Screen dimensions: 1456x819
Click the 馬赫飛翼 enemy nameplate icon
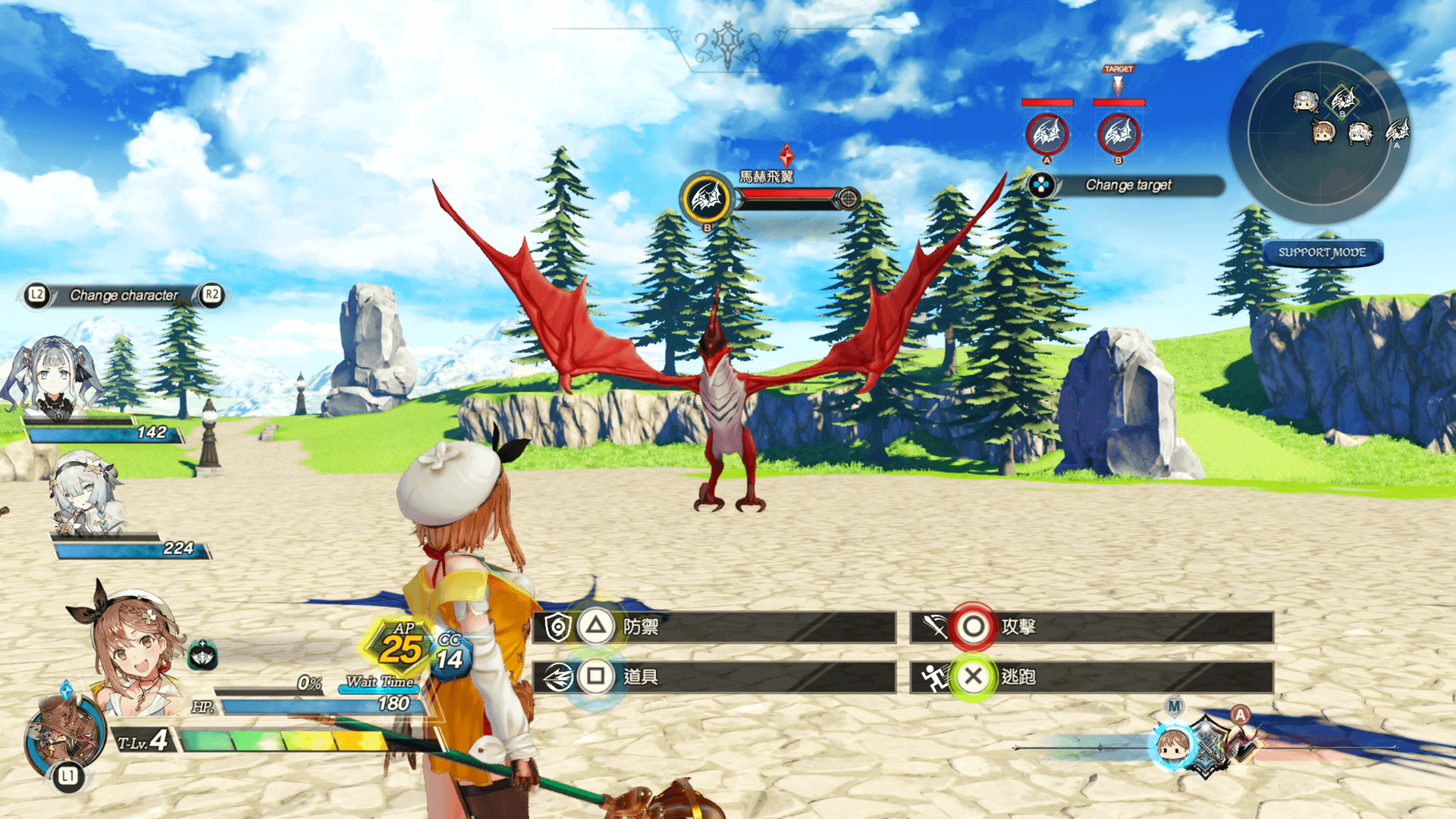pyautogui.click(x=706, y=199)
